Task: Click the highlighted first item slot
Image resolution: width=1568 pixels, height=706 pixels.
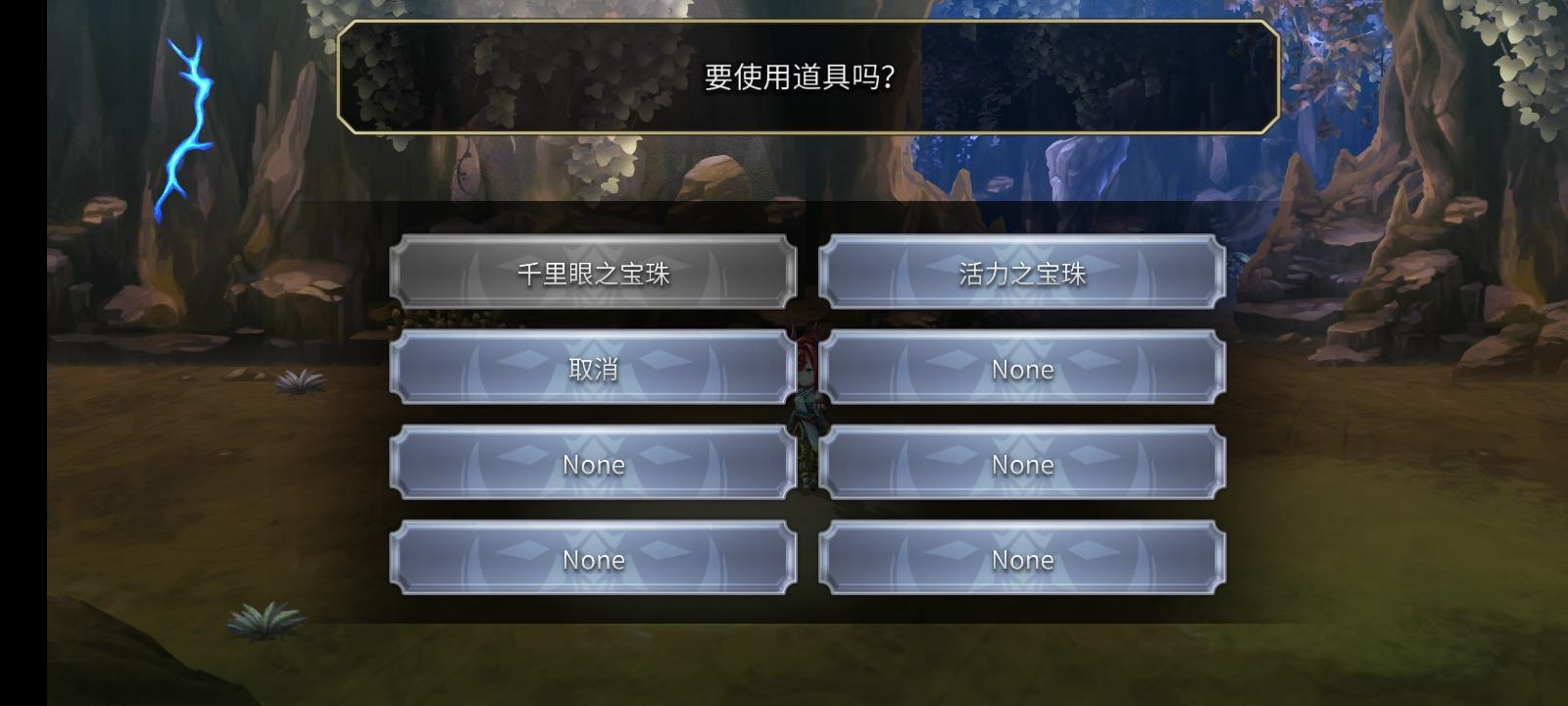Action: [x=593, y=274]
